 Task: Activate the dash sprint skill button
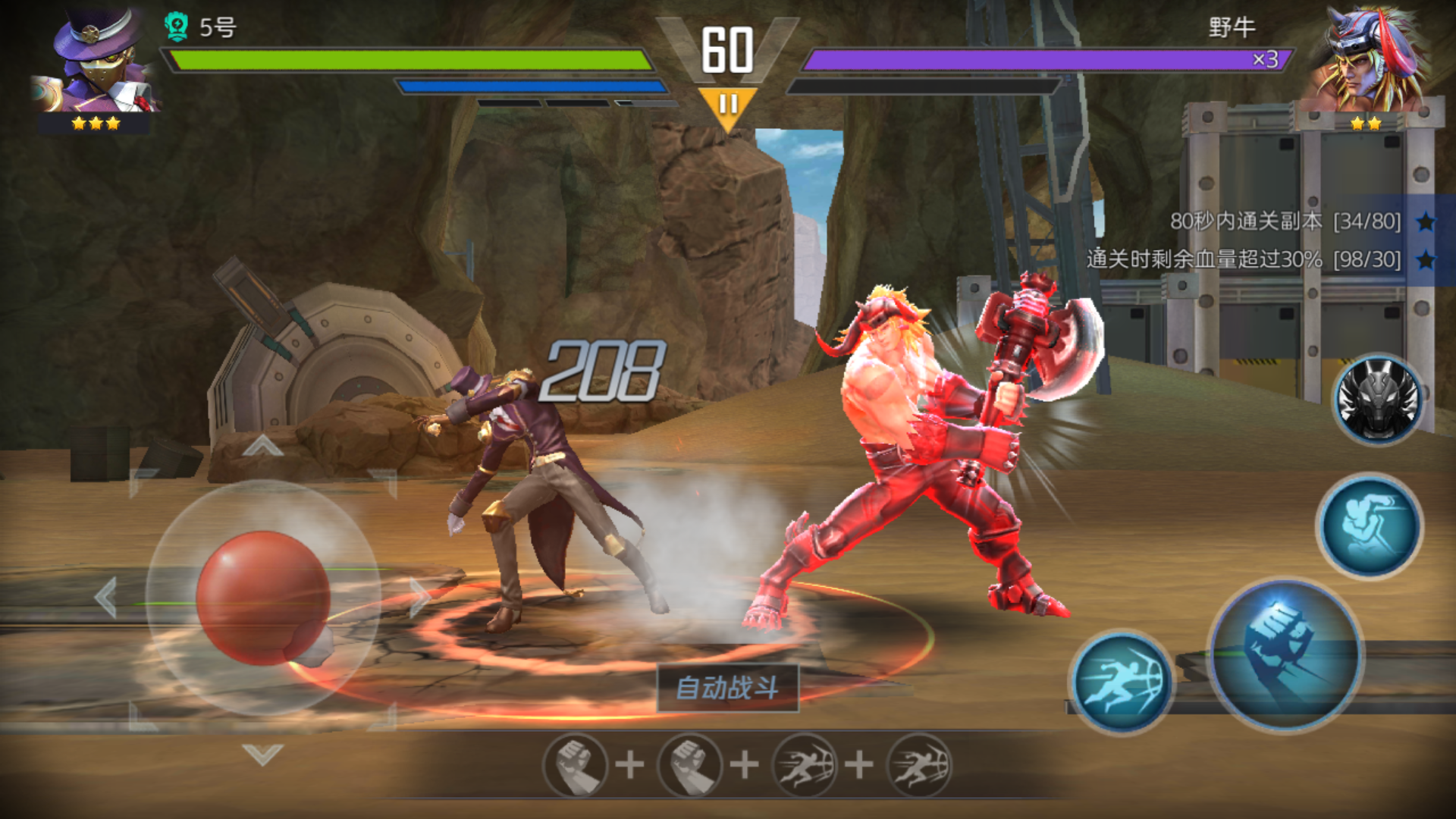coord(1122,682)
